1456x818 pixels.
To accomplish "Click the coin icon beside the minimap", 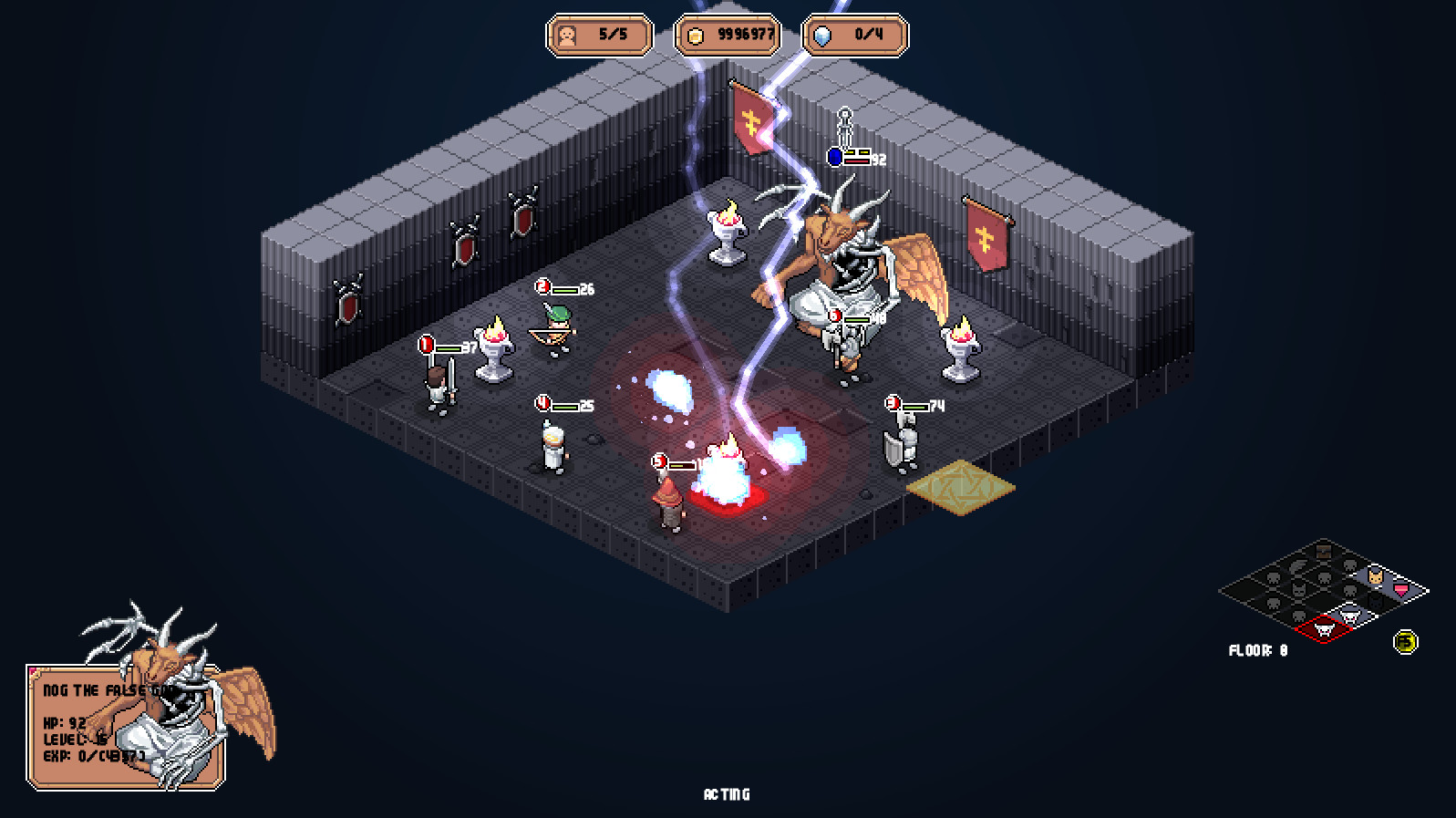I will 1405,641.
